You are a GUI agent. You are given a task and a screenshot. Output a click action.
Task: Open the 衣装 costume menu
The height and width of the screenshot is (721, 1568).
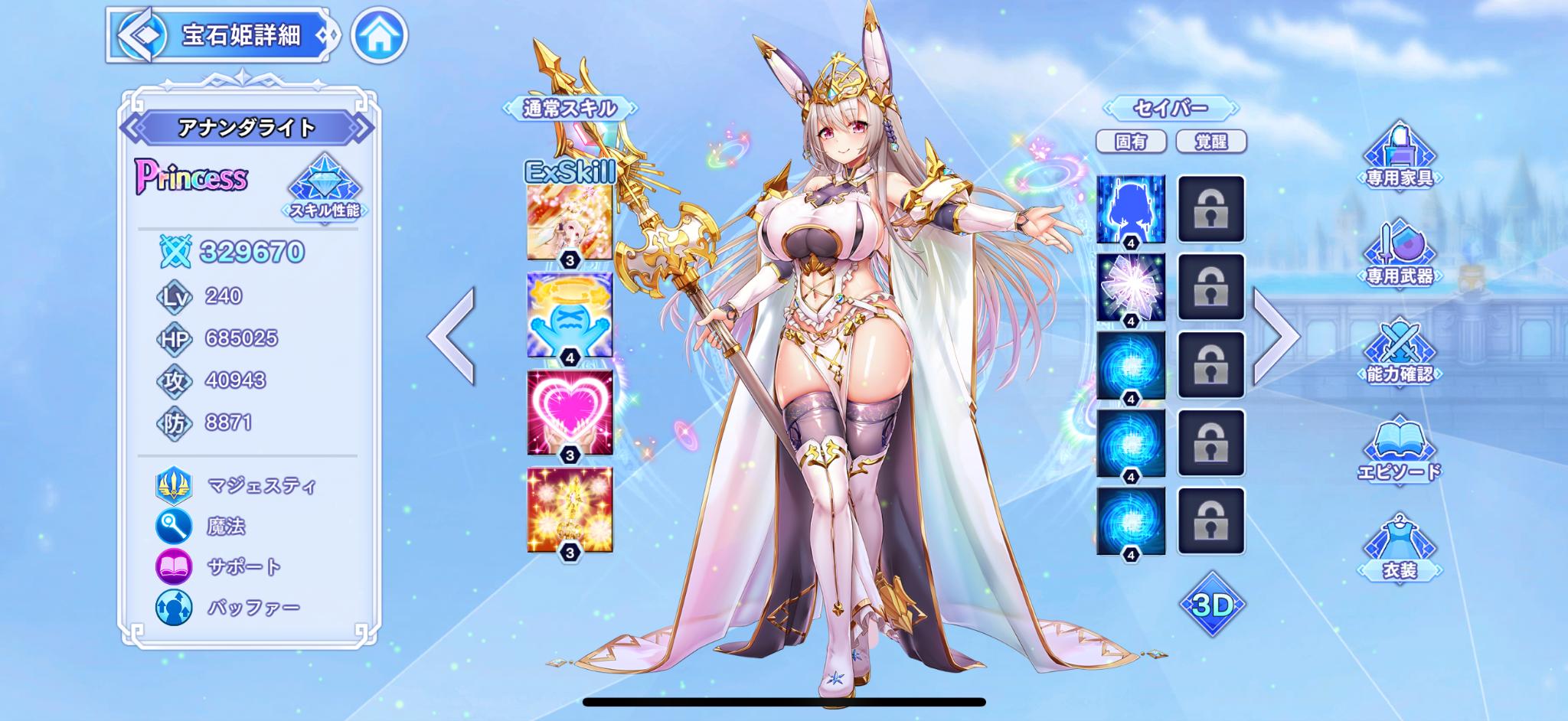pyautogui.click(x=1399, y=549)
